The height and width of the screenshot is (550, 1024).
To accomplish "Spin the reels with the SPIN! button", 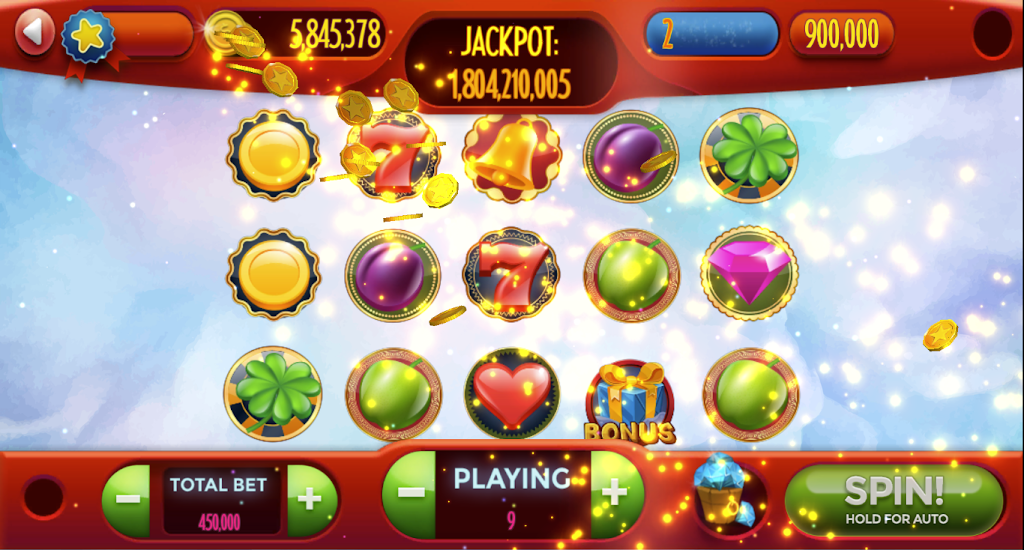I will [893, 499].
